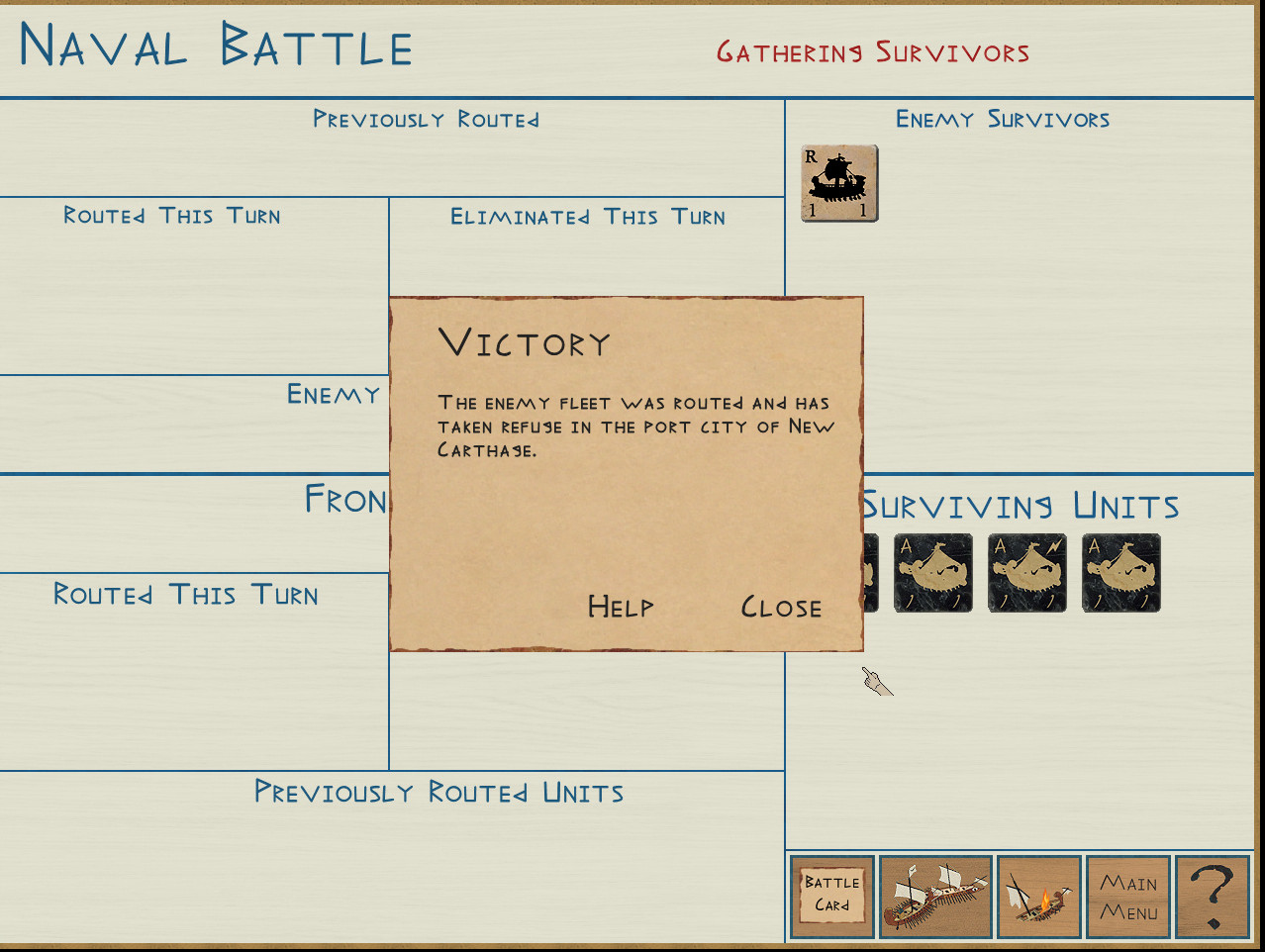
Task: Open the question mark help button
Action: pyautogui.click(x=1213, y=897)
